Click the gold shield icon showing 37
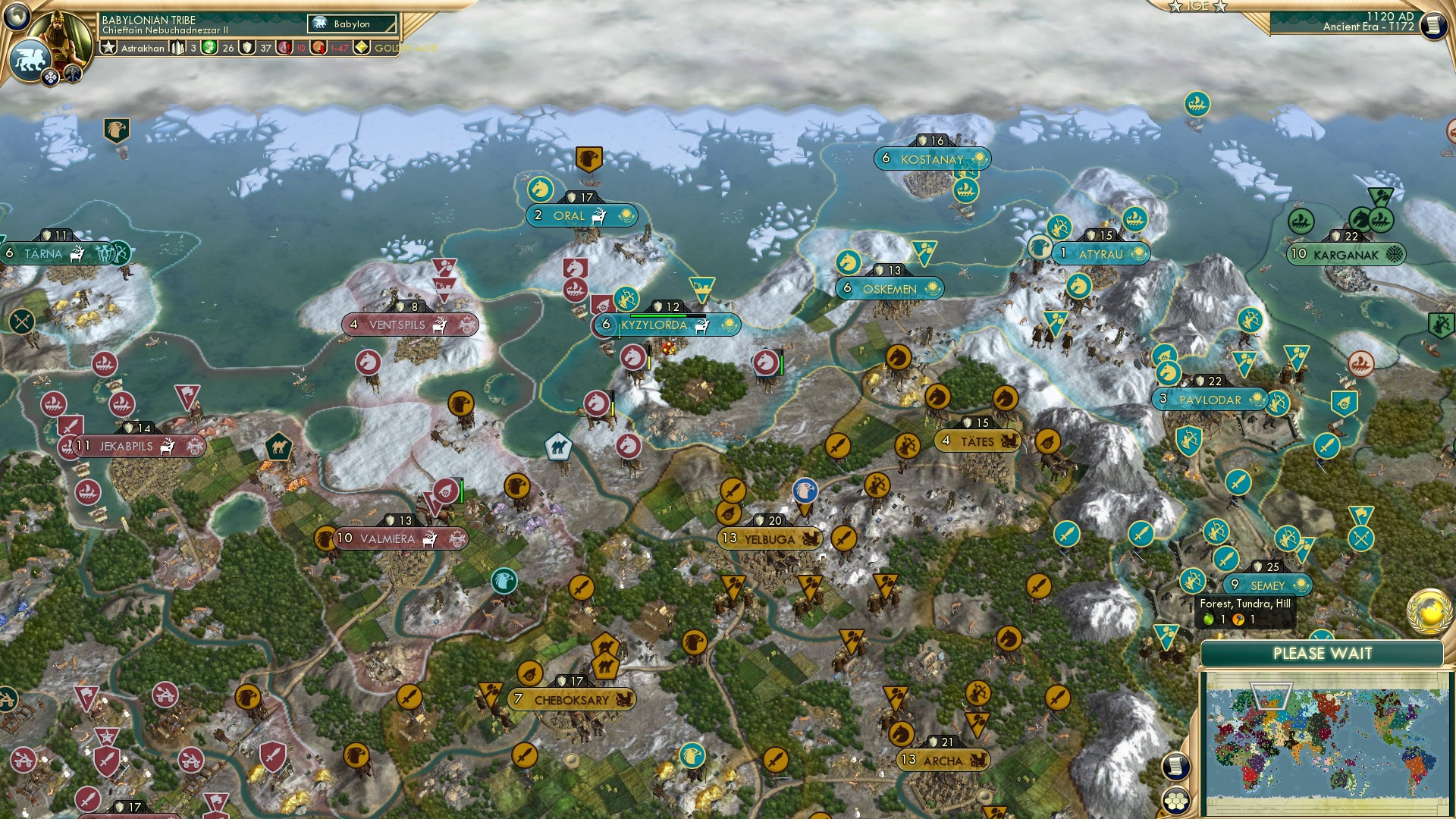The width and height of the screenshot is (1456, 819). coord(247,48)
